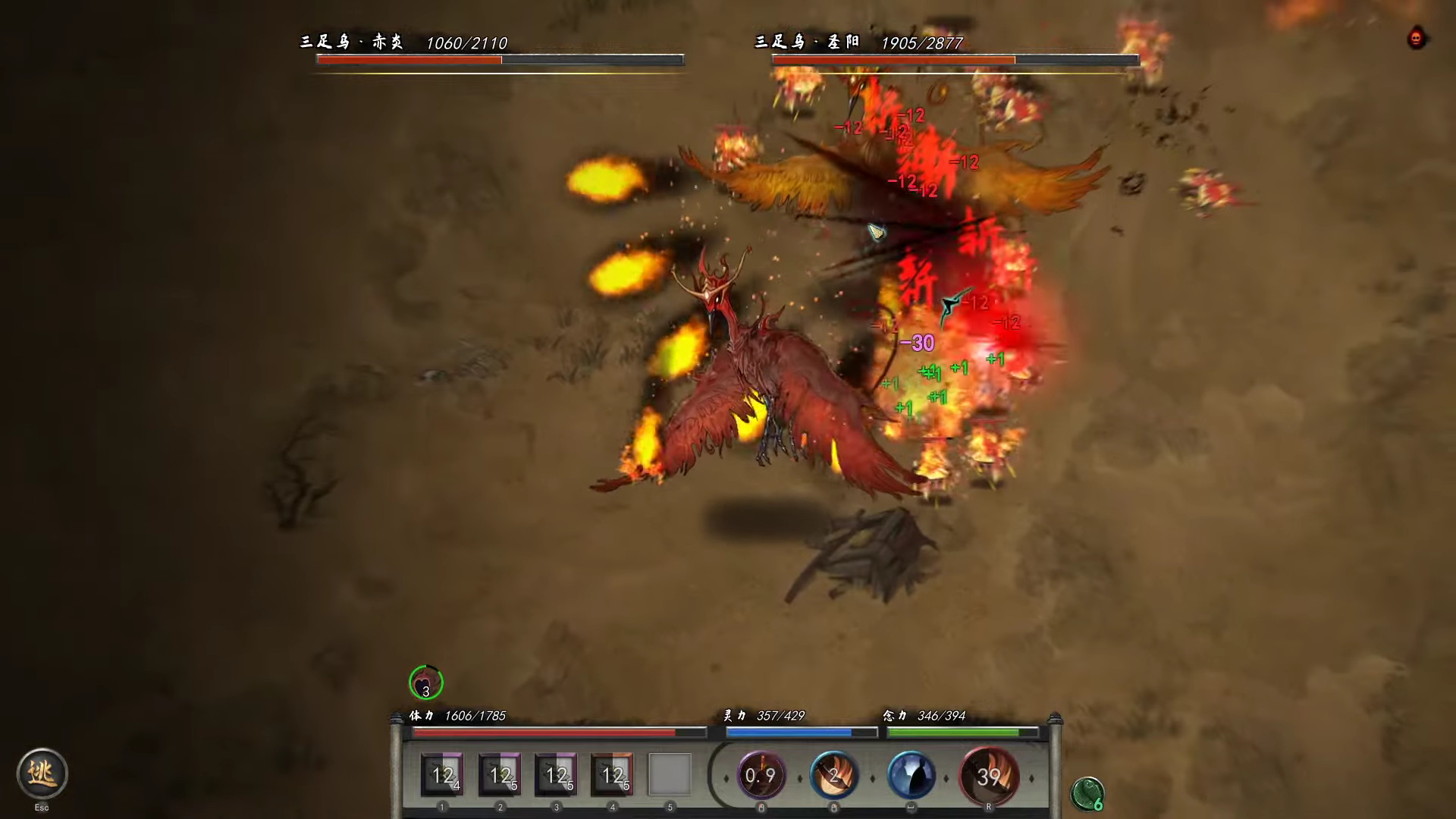
Task: Activate the flaming dagger skill icon
Action: [834, 775]
